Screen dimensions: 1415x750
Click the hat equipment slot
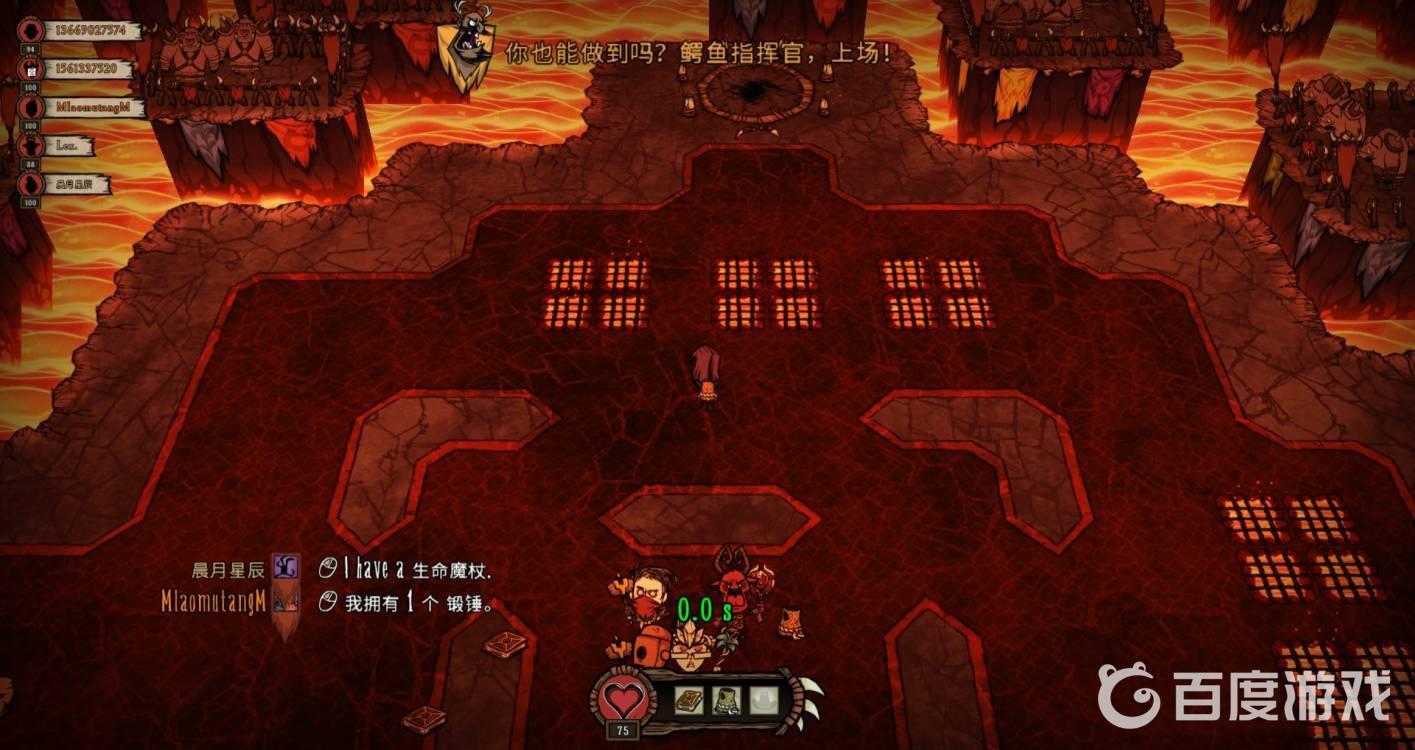point(765,701)
